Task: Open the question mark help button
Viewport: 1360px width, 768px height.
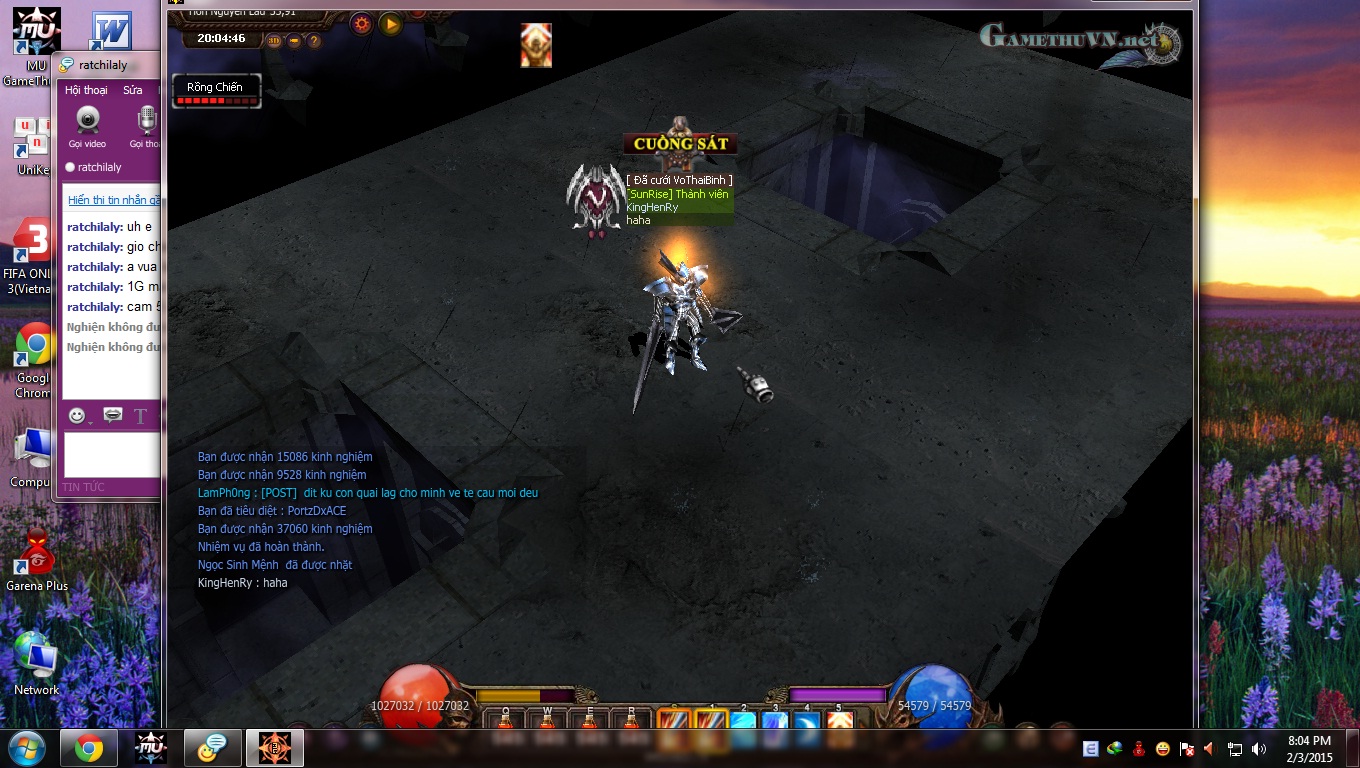Action: pos(314,41)
